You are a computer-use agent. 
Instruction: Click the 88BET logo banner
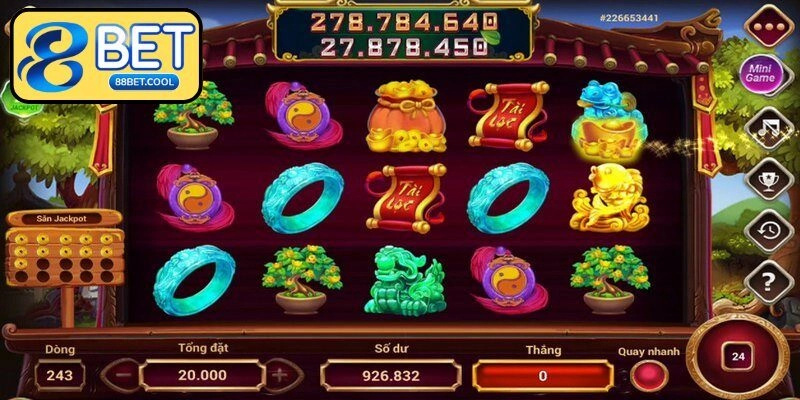pyautogui.click(x=106, y=54)
